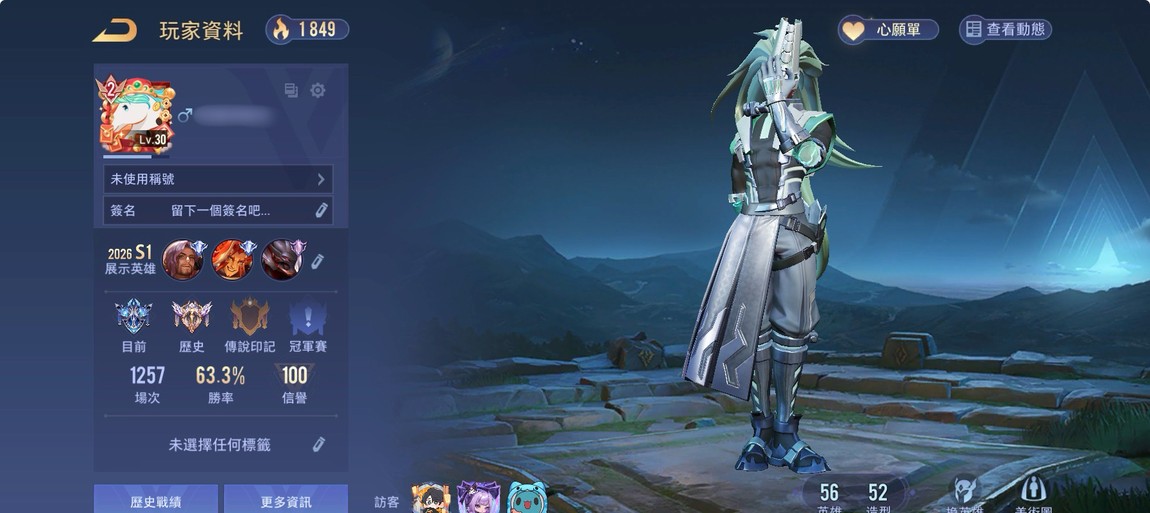Select the bearded first showcase hero
This screenshot has height=513, width=1150.
point(183,260)
